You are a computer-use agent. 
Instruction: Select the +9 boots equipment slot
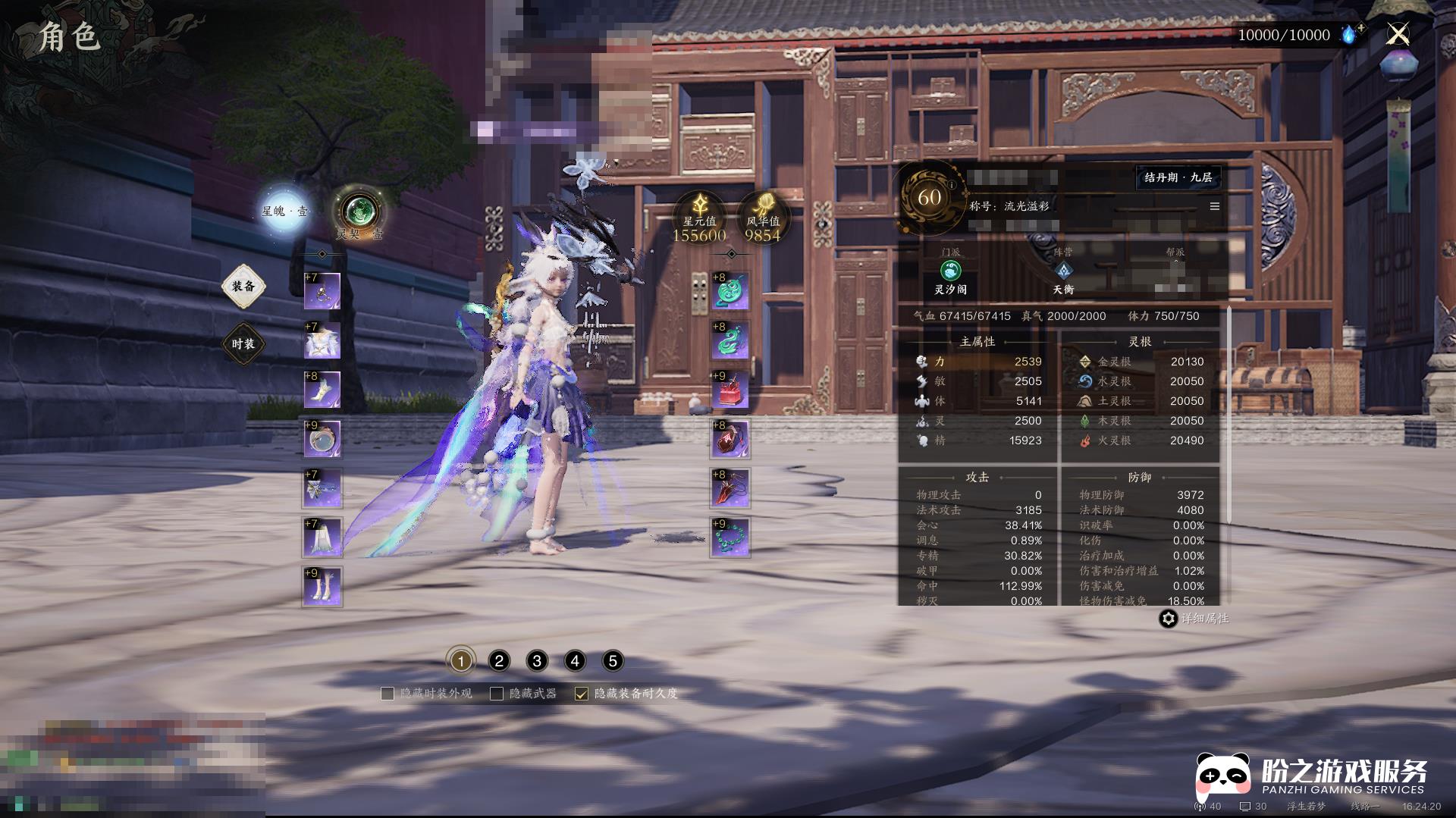tap(322, 587)
